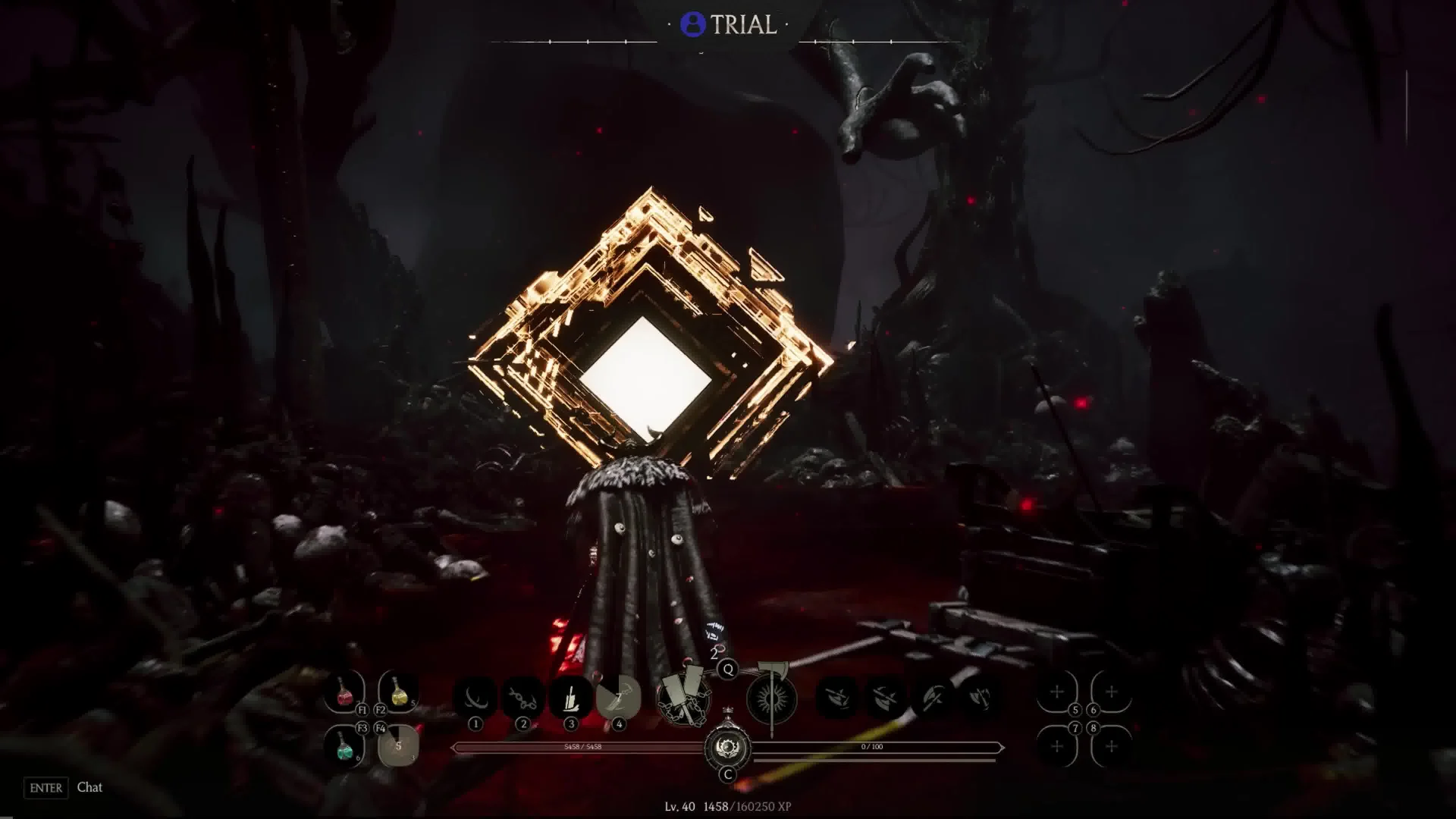Click the crowned orb emblem between the bars
This screenshot has width=1456, height=819.
tap(727, 748)
